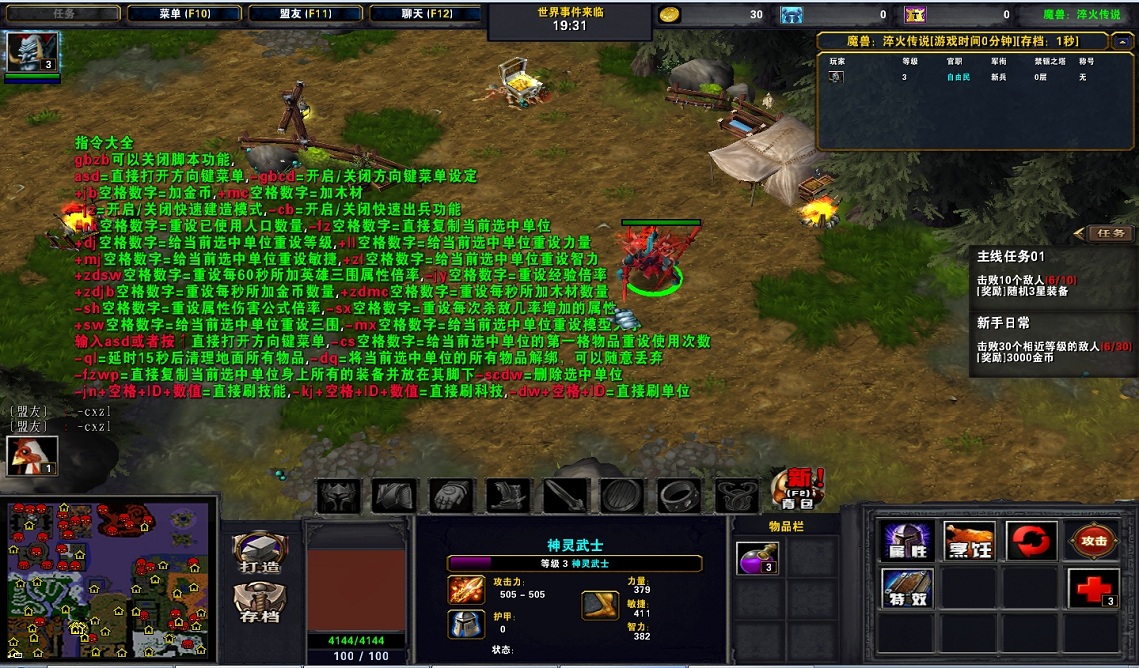1139x668 pixels.
Task: Open the 菜单 (F10) menu
Action: pos(183,14)
